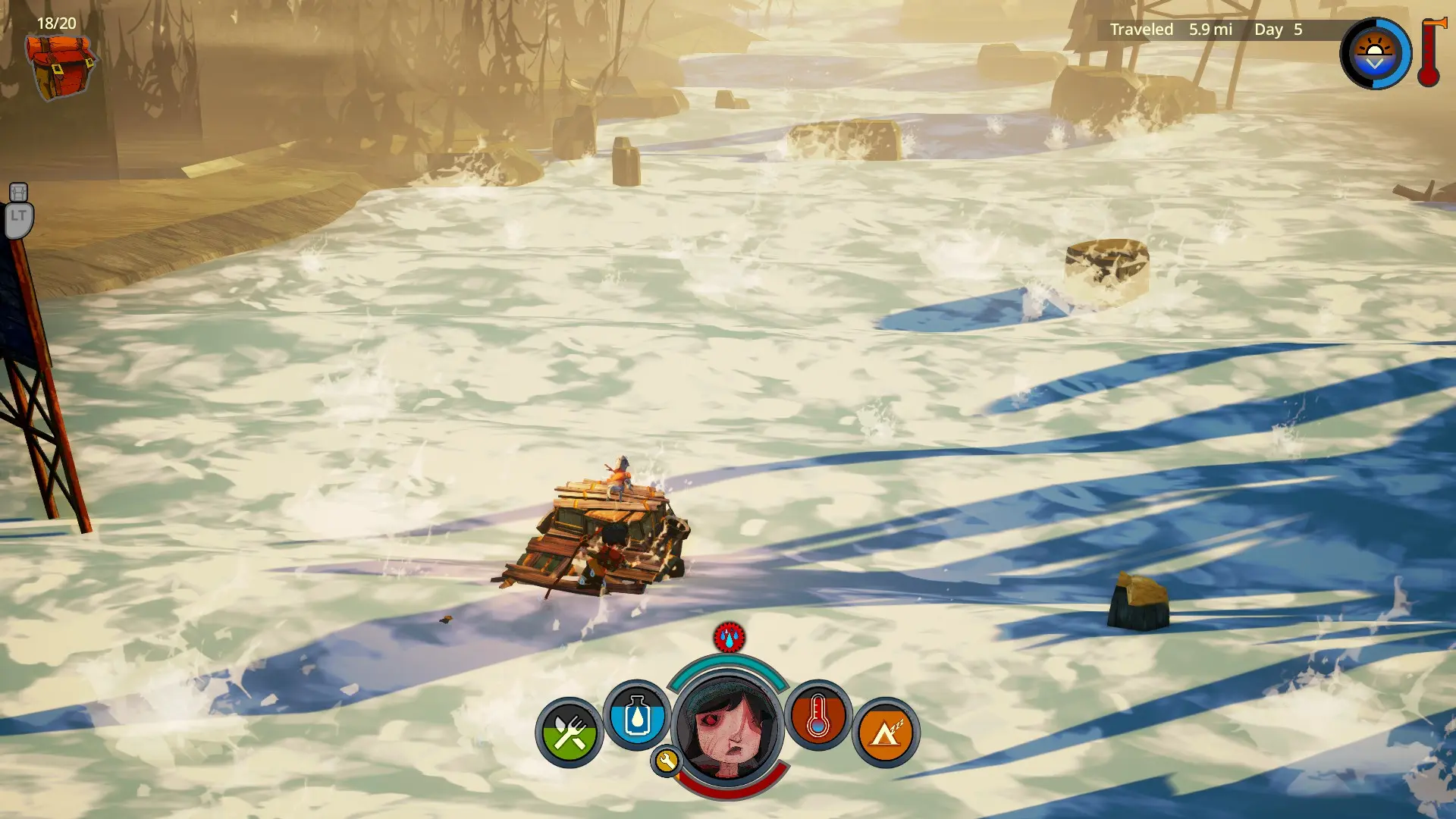The height and width of the screenshot is (819, 1456).
Task: Click the yellow wrench repair icon
Action: coord(666,761)
